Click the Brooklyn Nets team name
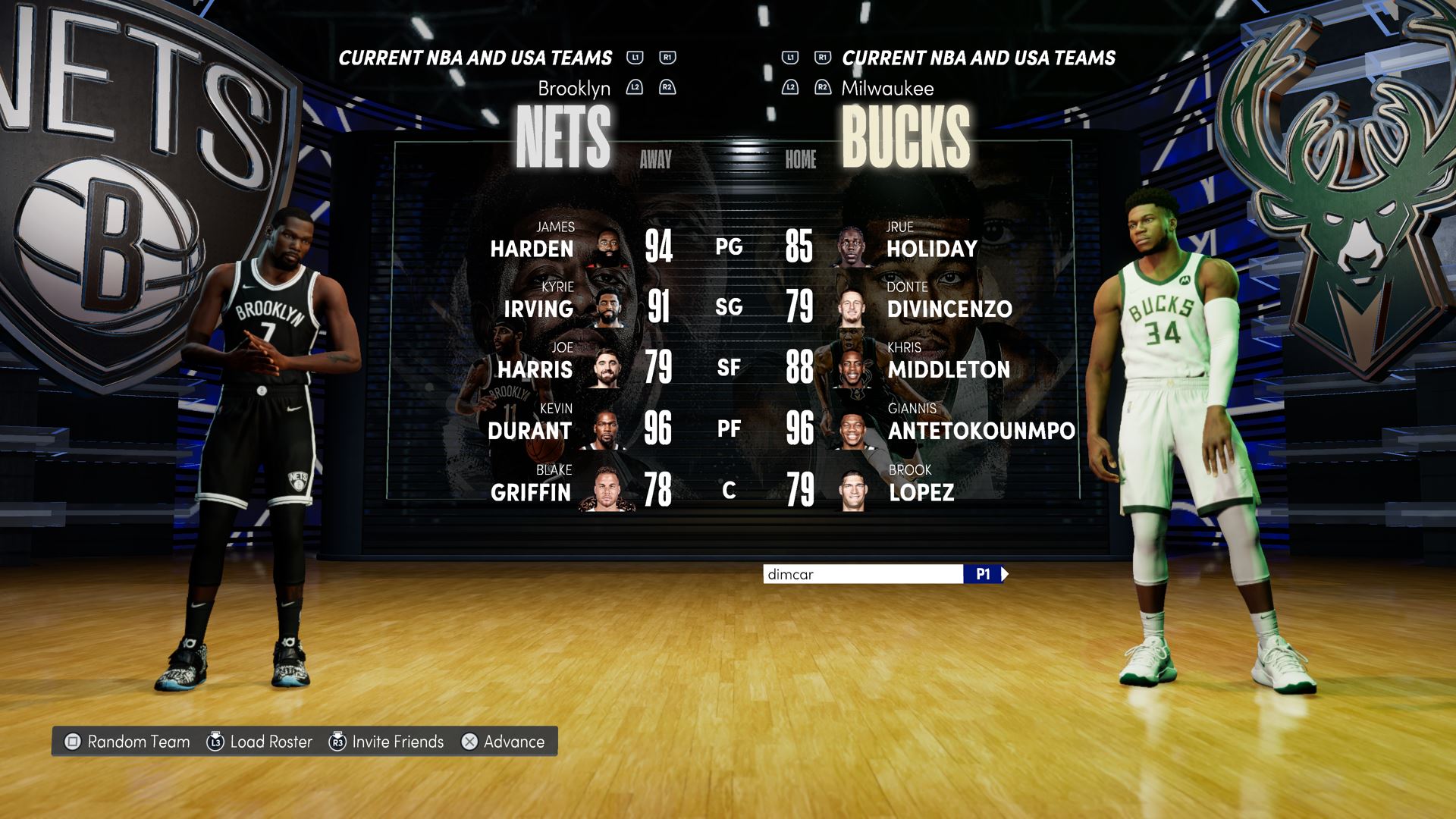 pos(563,136)
